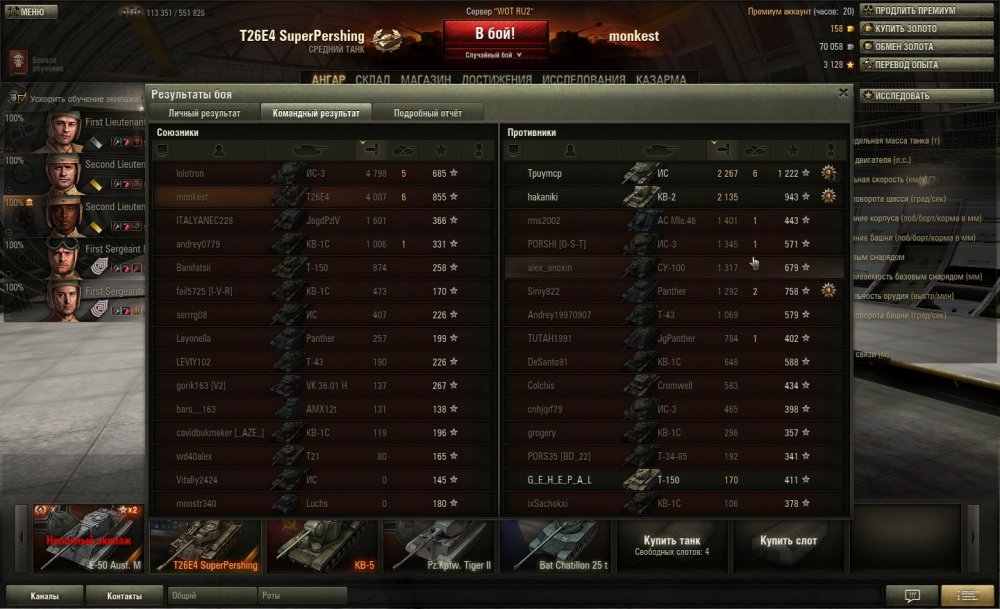Viewport: 1000px width, 609px height.
Task: Click Купить слот button
Action: [x=788, y=541]
